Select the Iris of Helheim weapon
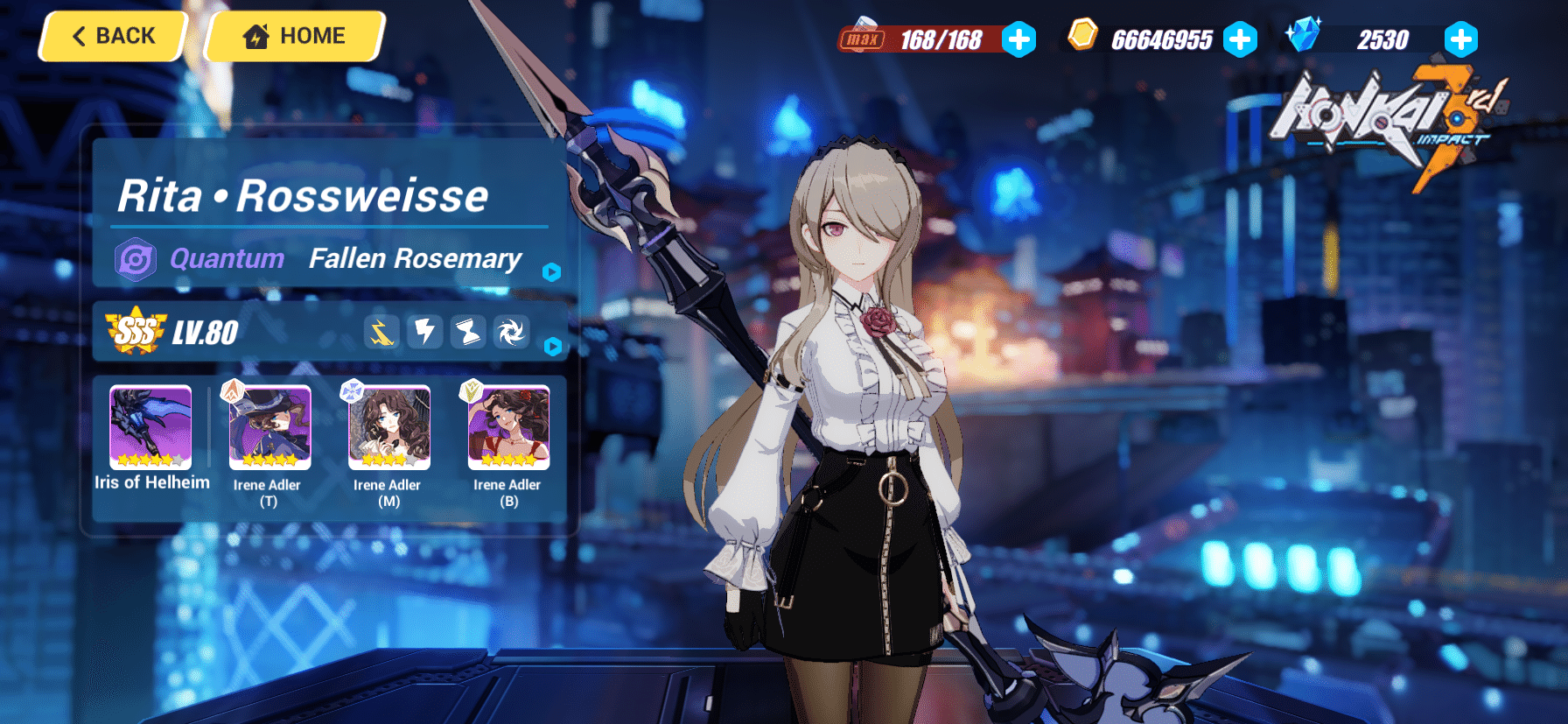The width and height of the screenshot is (1568, 724). click(x=150, y=427)
